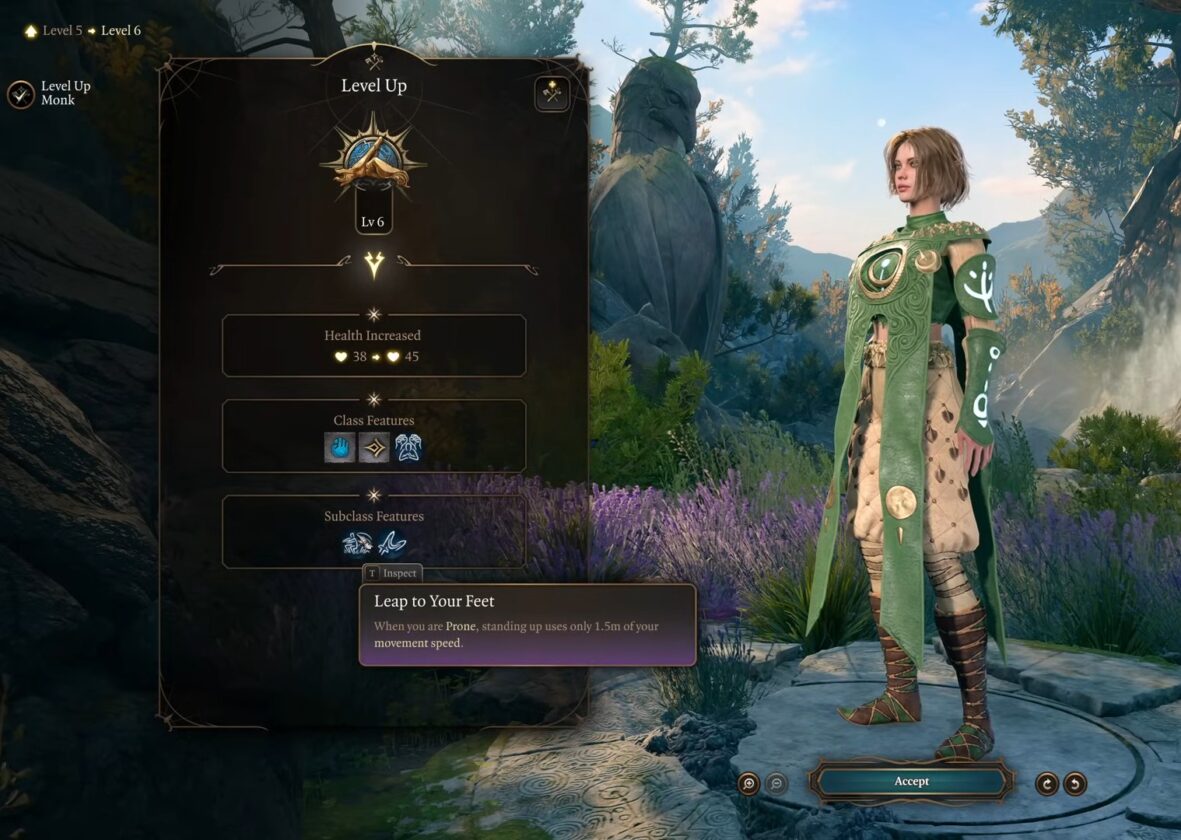Select the gold diamond class feature icon
The height and width of the screenshot is (840, 1181).
[x=374, y=447]
